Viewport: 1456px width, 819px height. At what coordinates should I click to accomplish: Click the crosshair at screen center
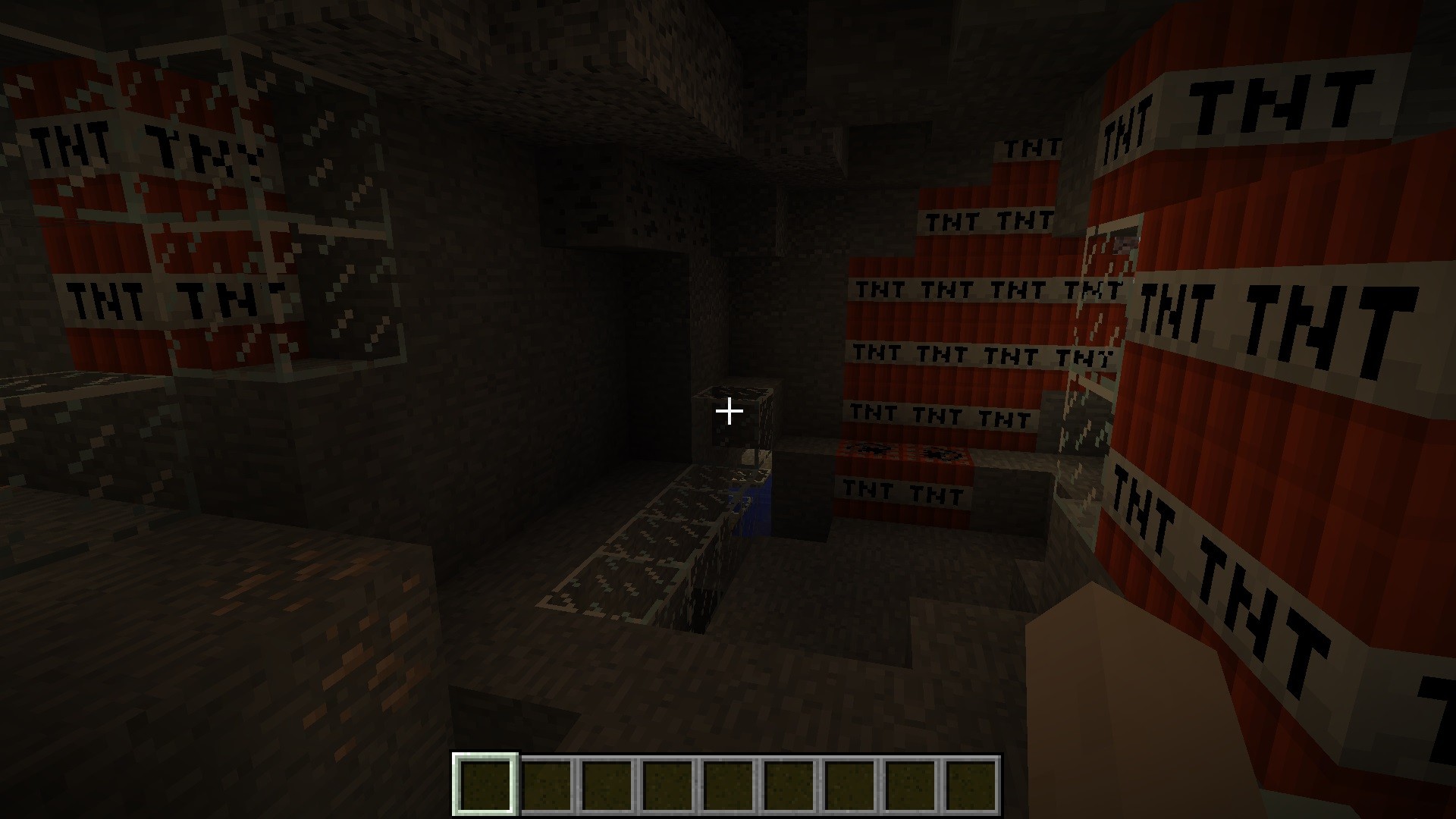pos(728,411)
